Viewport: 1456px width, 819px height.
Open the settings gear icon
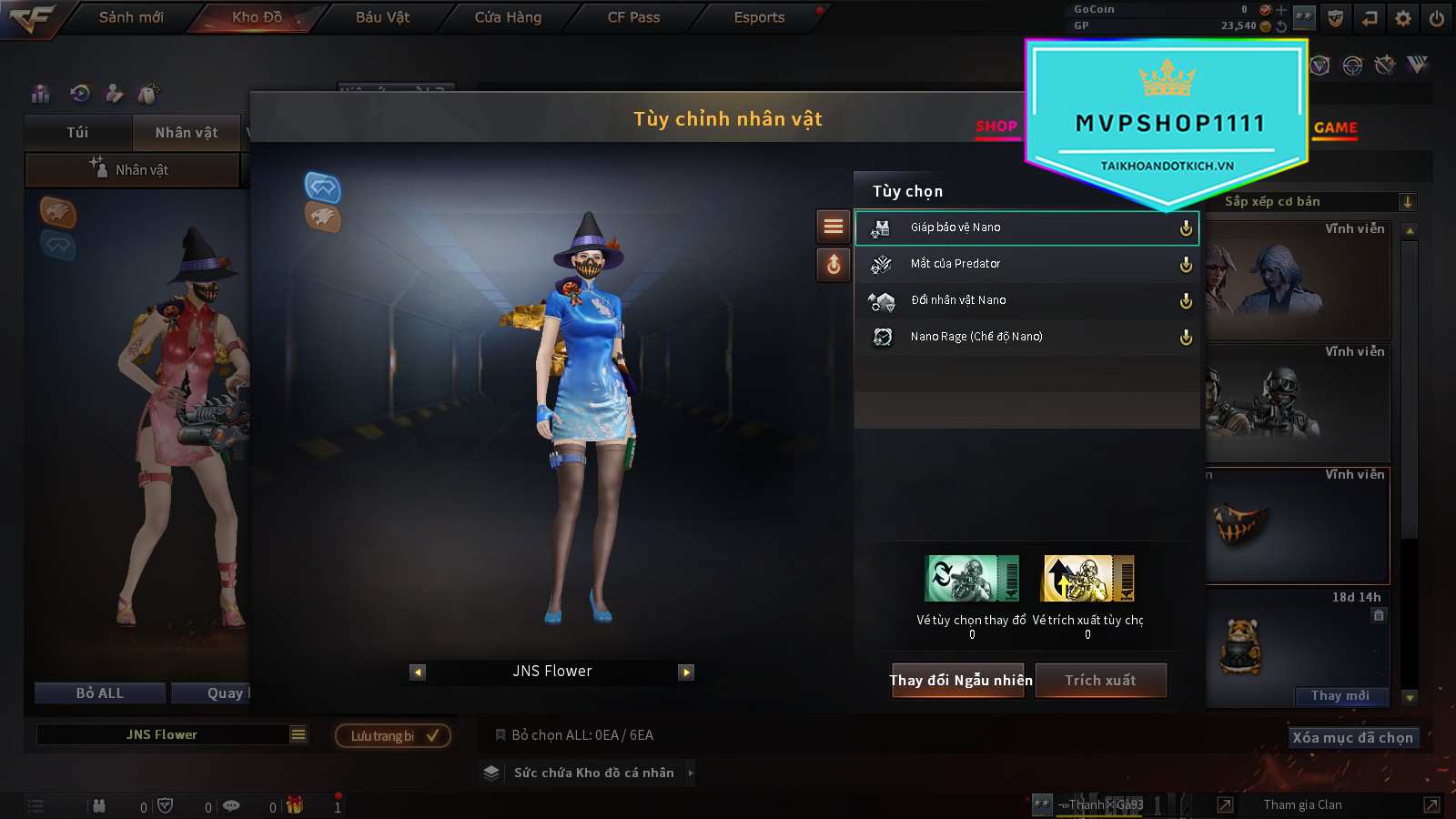[x=1403, y=18]
